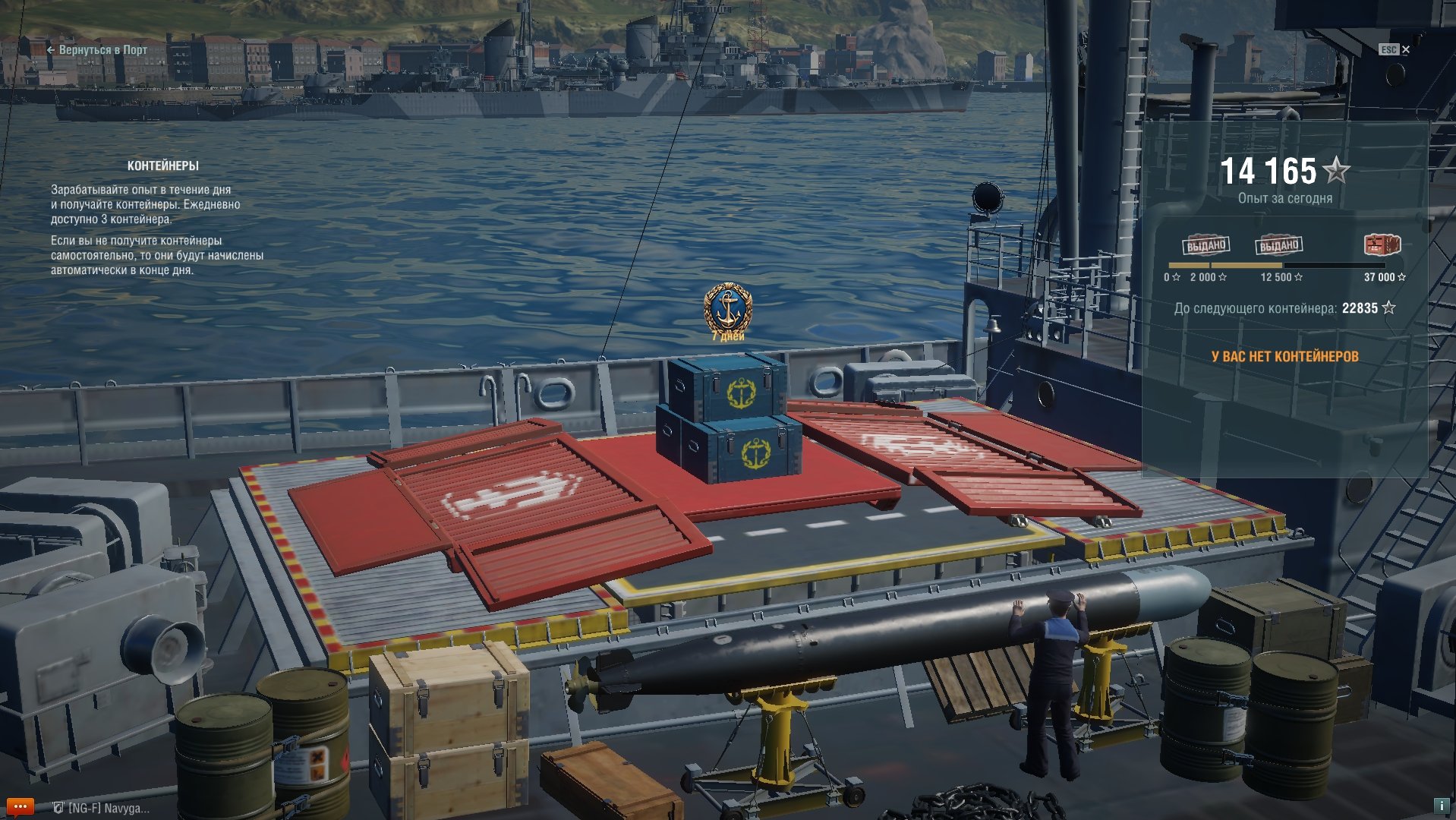Close the containers screen with the X
This screenshot has height=820, width=1456.
pos(1405,49)
